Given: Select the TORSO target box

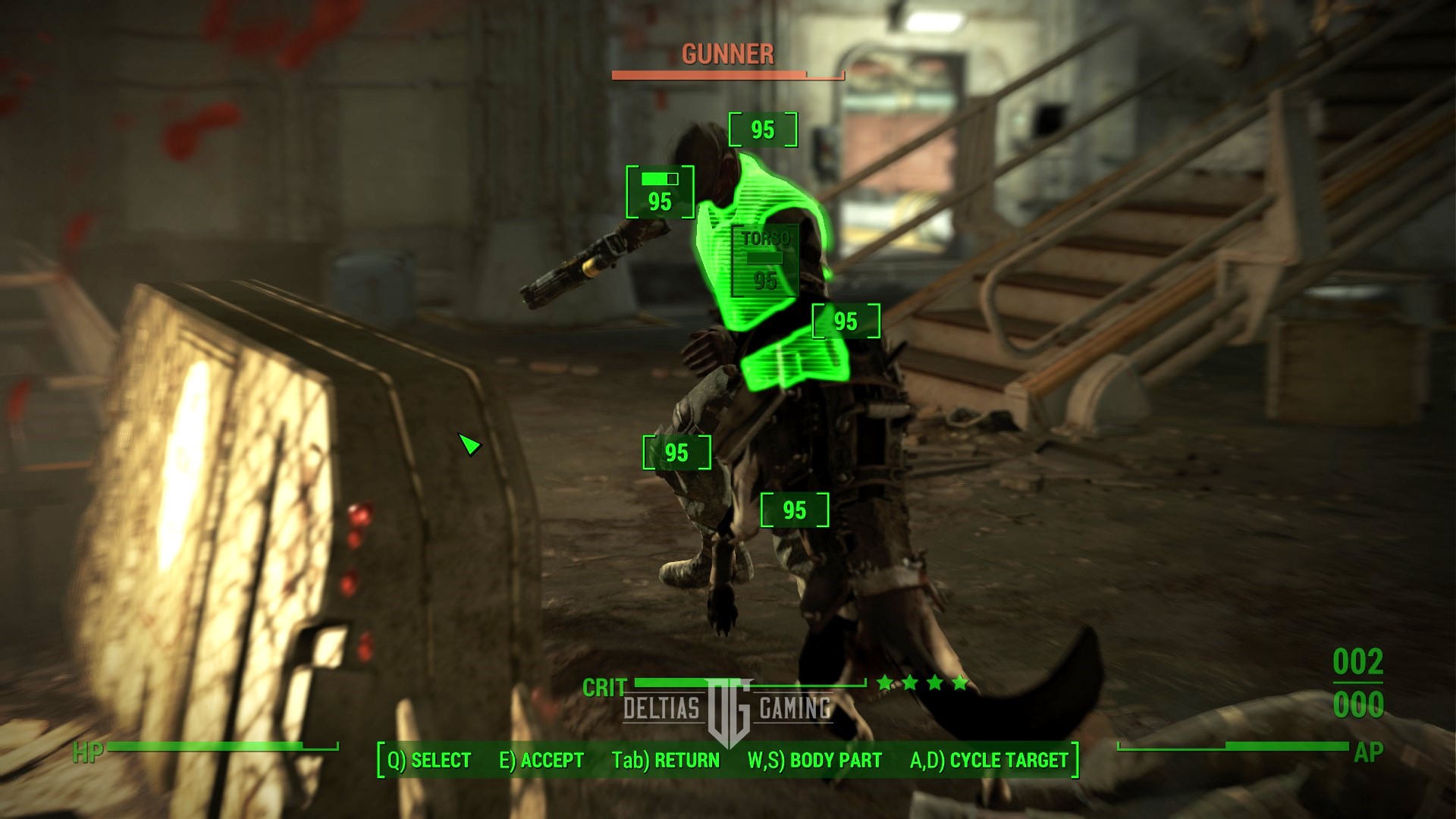Looking at the screenshot, I should [x=765, y=261].
